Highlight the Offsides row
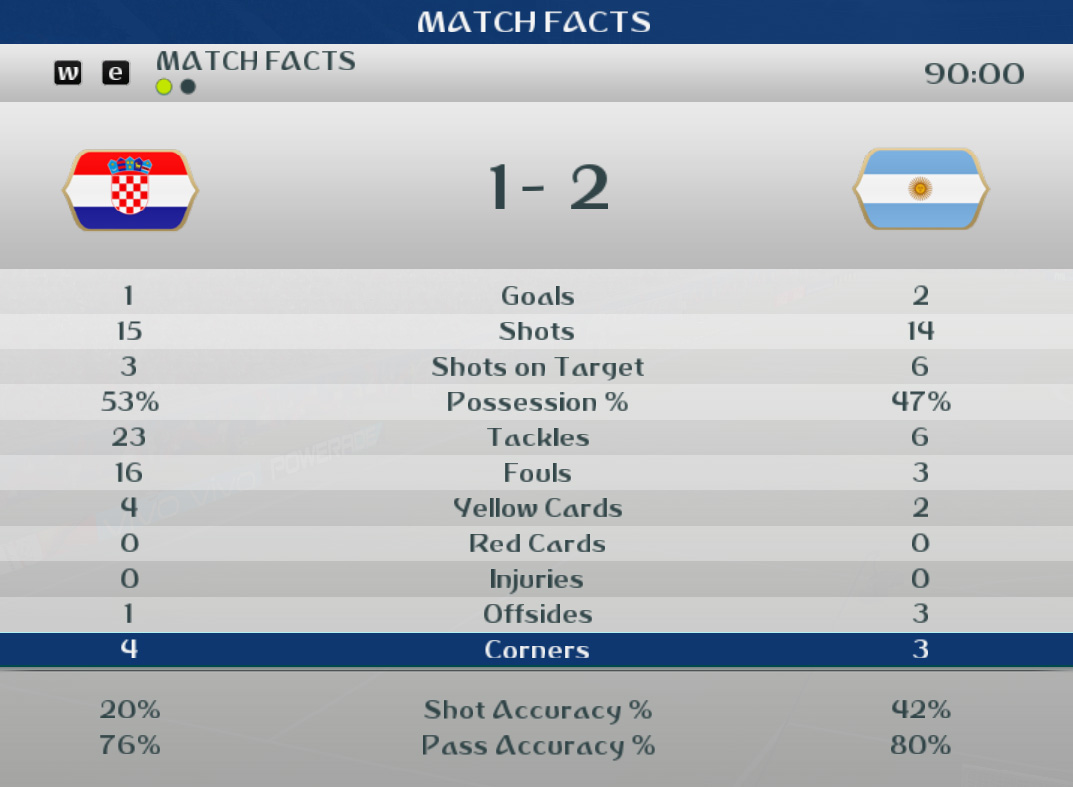Screen dimensions: 1073x787 click(537, 614)
